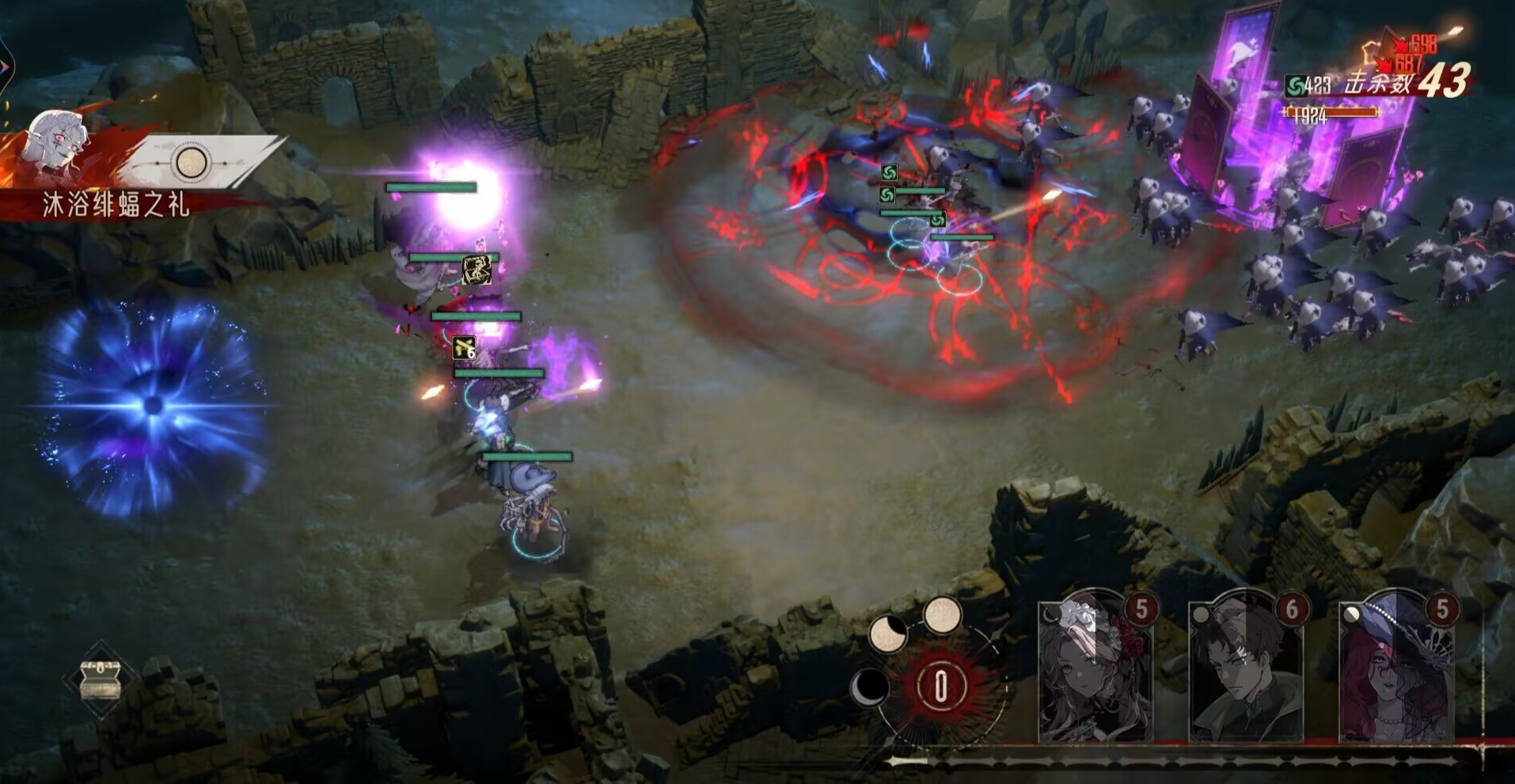
Task: Select the dark crescent moon phase icon
Action: [x=869, y=687]
